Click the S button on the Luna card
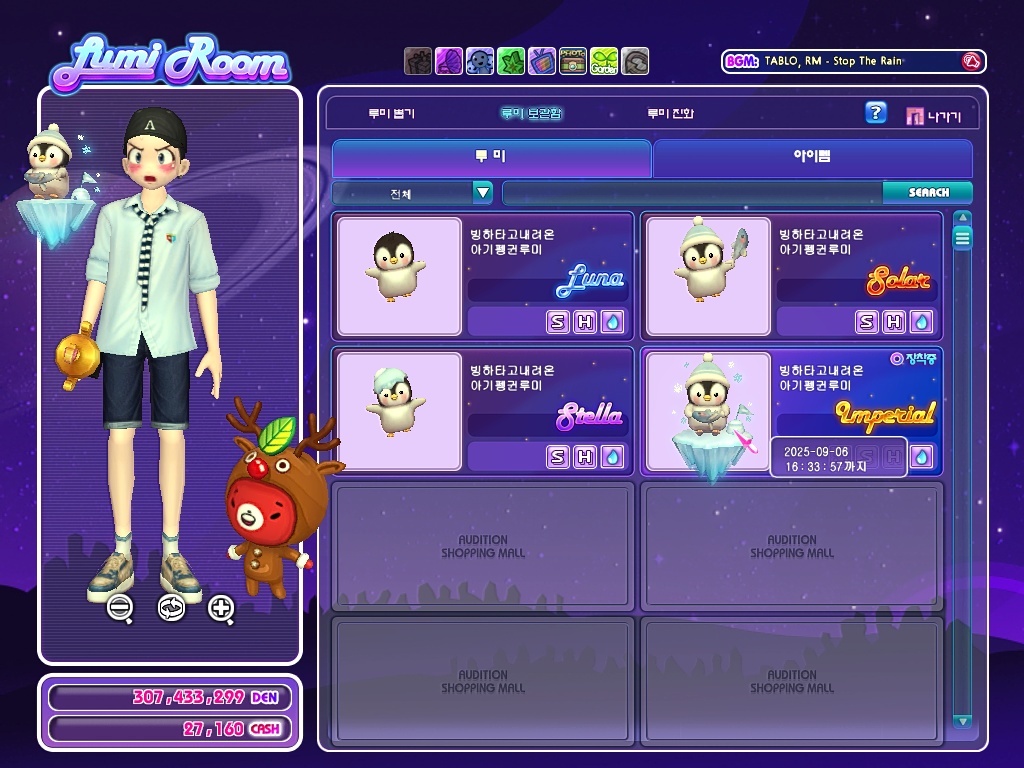 [558, 322]
